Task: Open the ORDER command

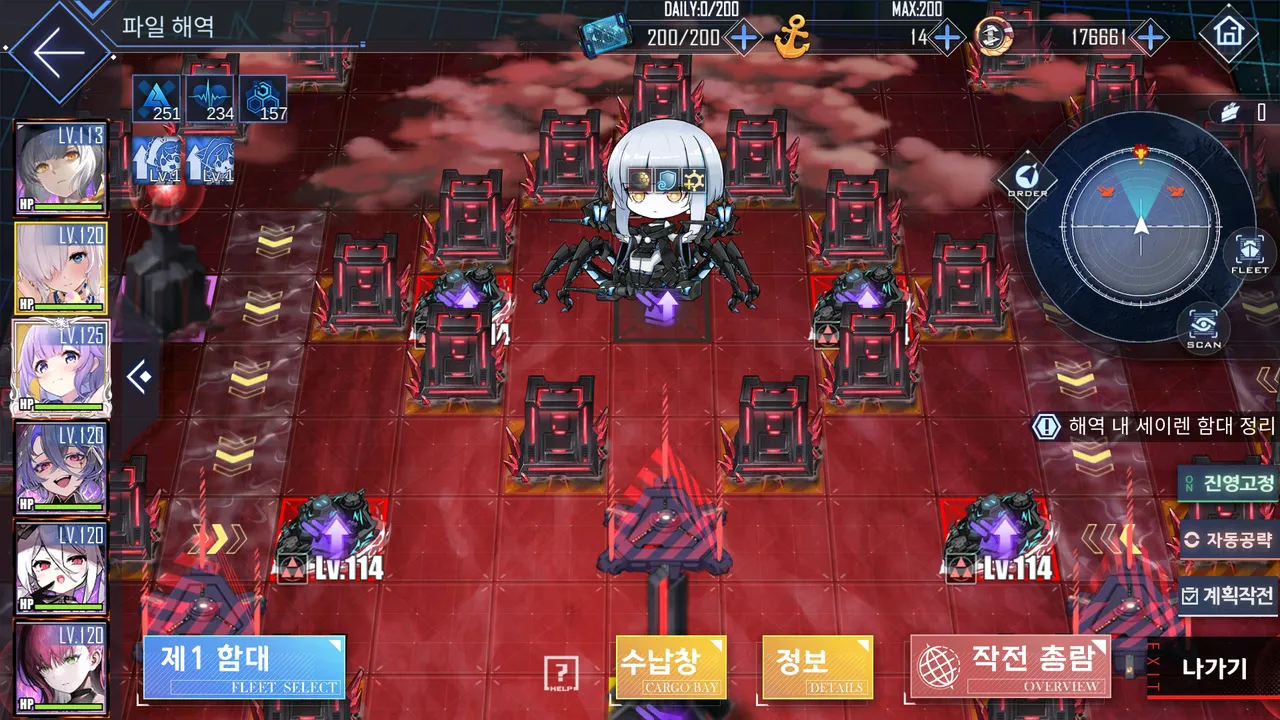Action: tap(1027, 180)
